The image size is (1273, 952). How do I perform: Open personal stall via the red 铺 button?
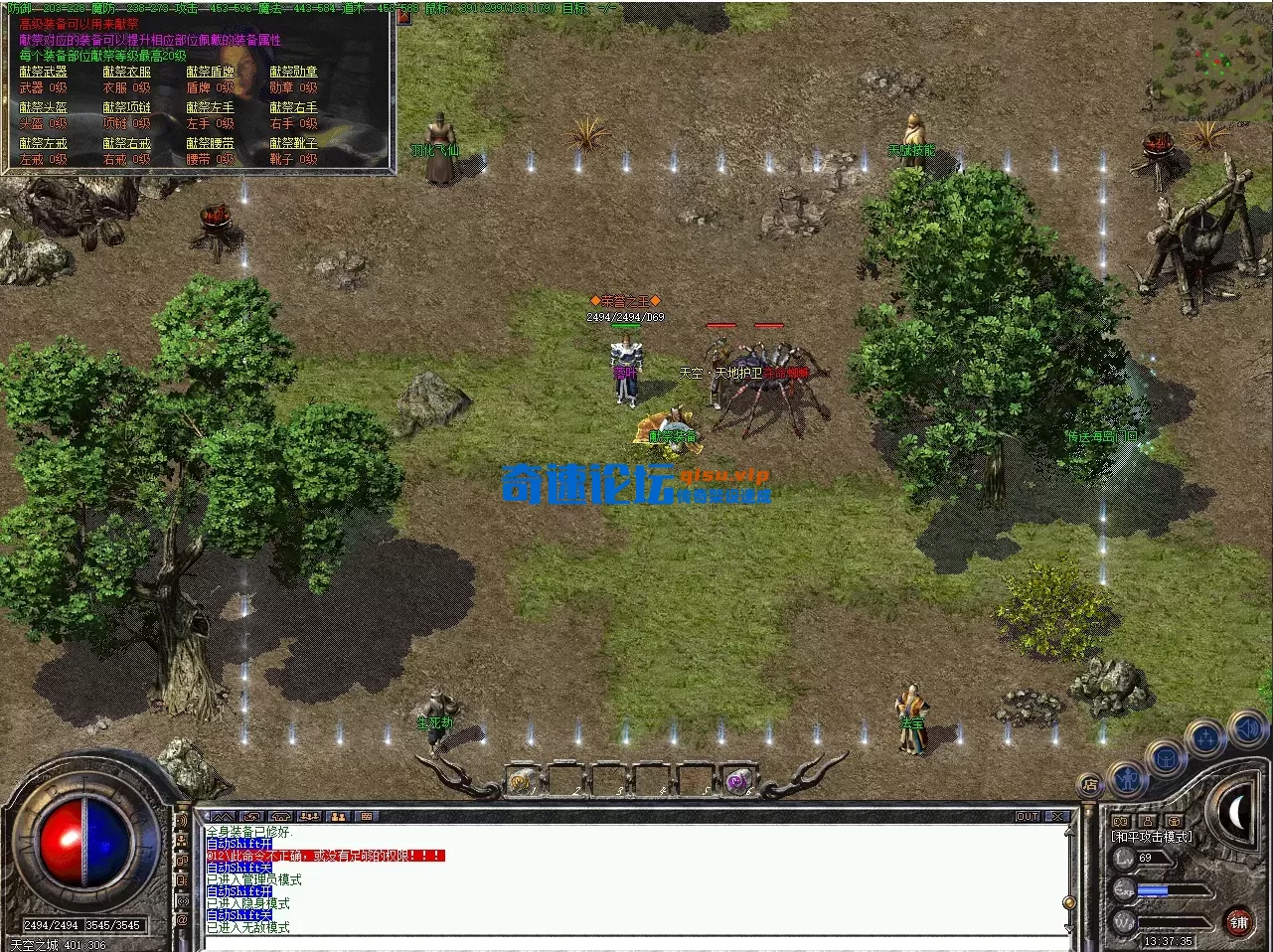(1239, 921)
